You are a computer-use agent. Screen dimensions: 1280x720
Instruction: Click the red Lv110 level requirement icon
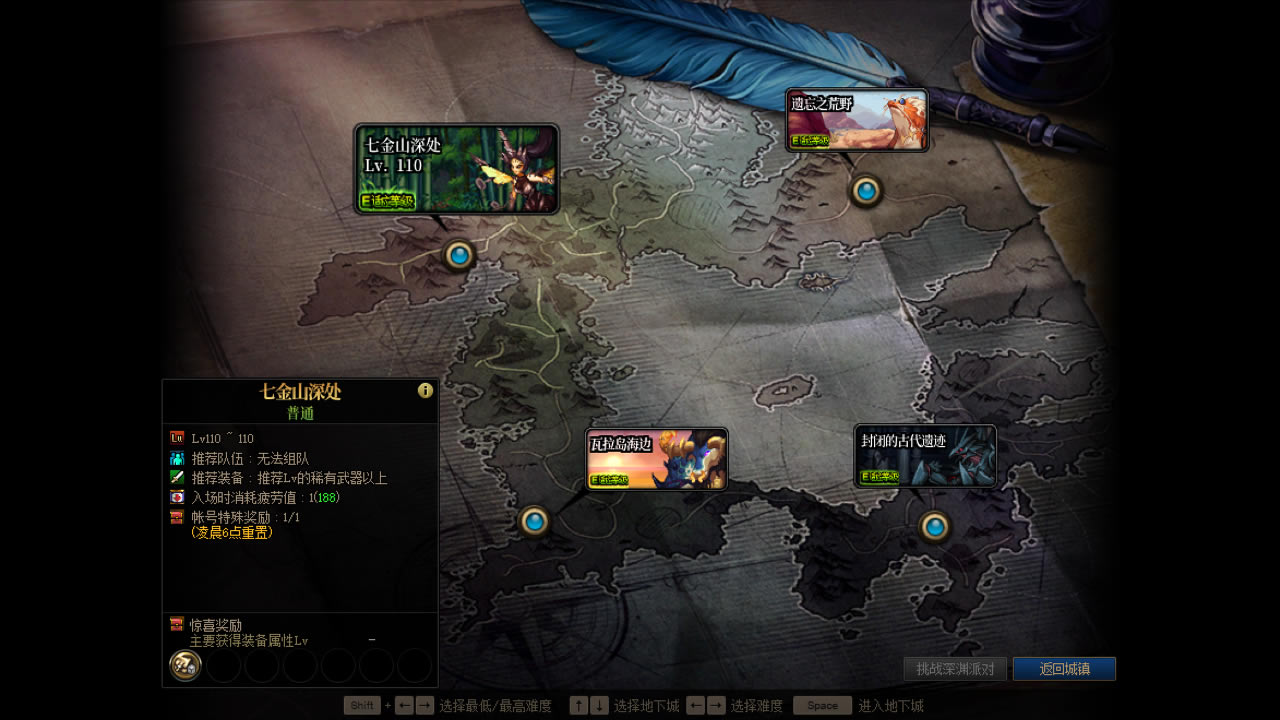[x=177, y=437]
